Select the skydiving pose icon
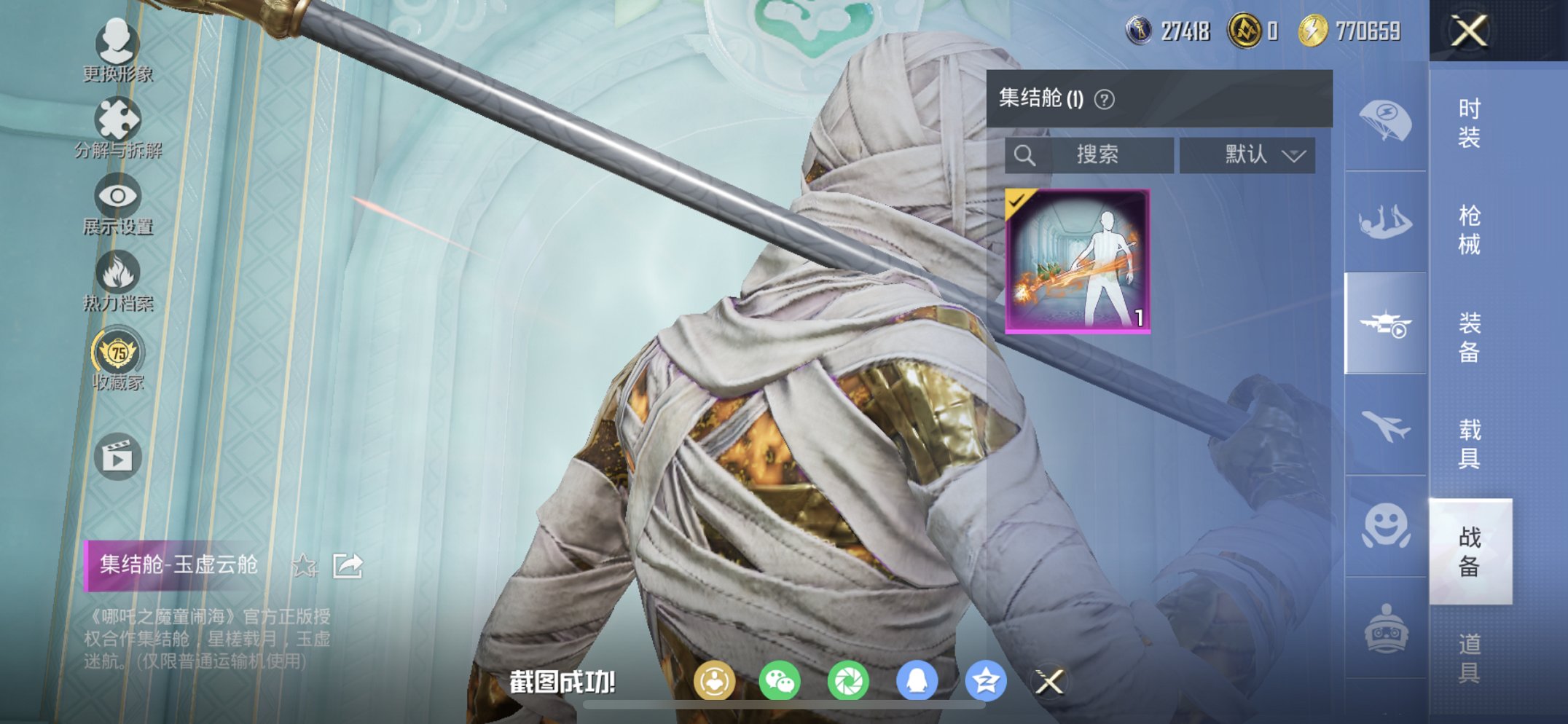This screenshot has width=1568, height=724. click(x=1386, y=219)
